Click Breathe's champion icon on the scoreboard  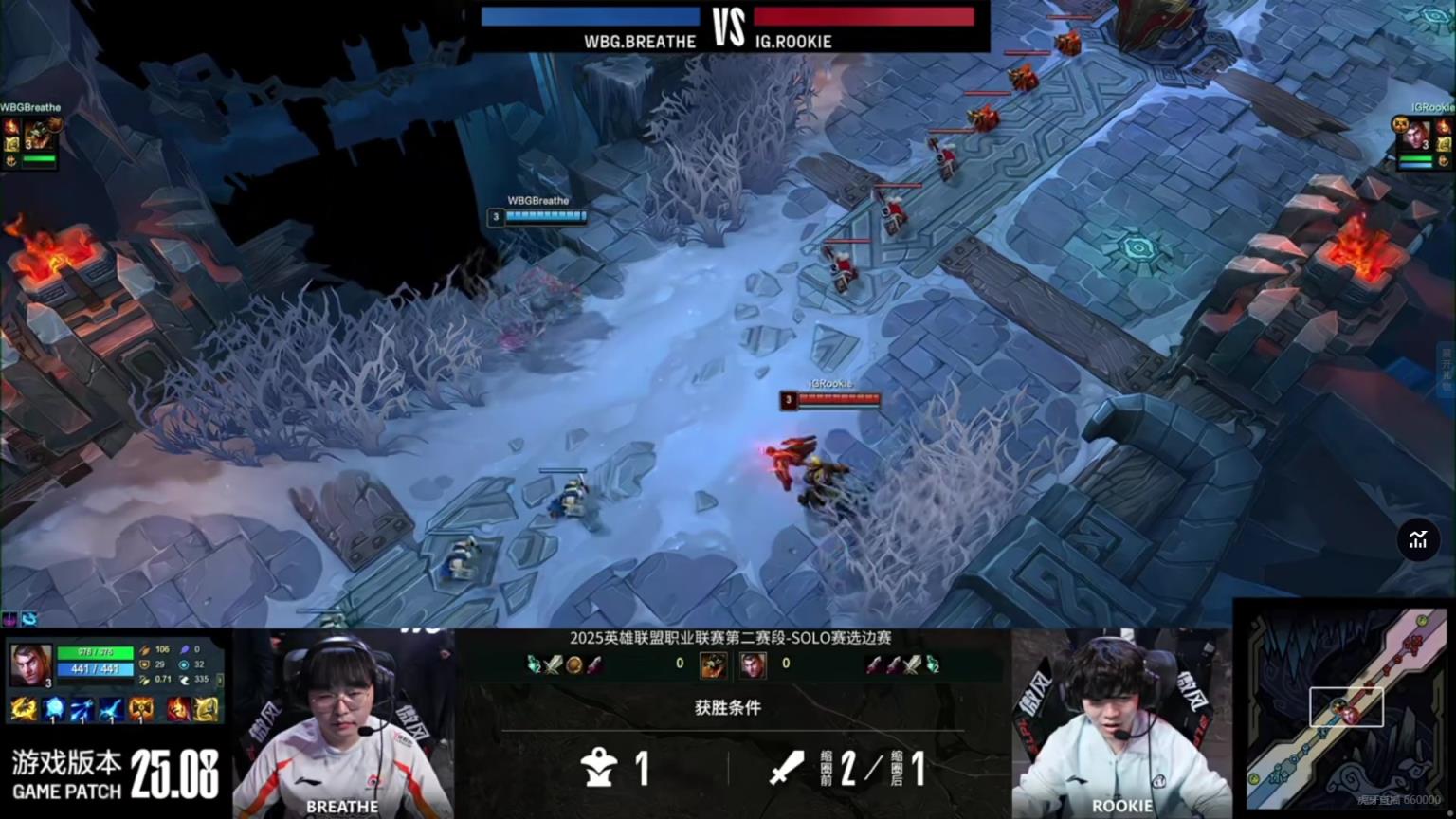713,664
